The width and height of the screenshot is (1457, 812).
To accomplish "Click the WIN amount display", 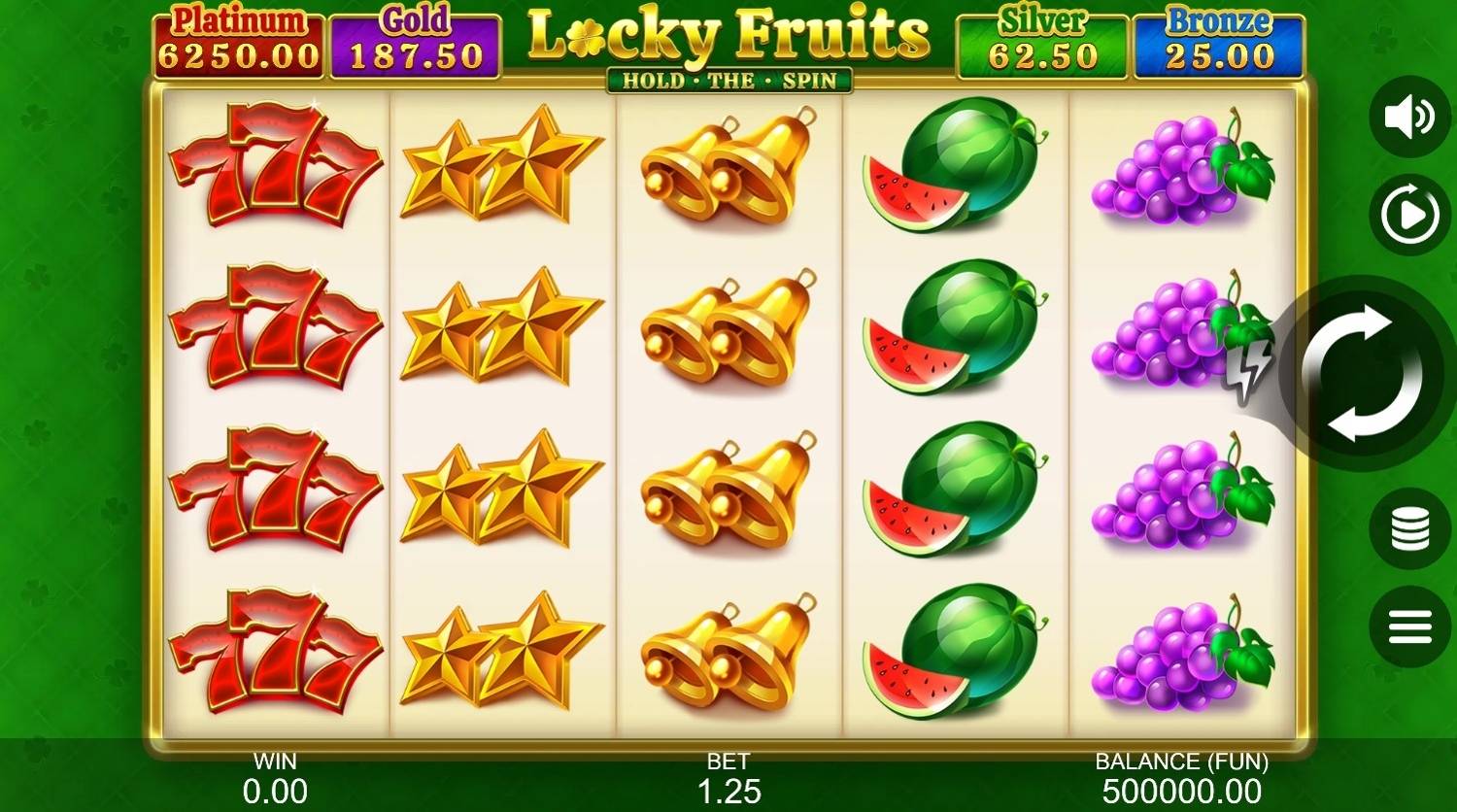I will [275, 777].
